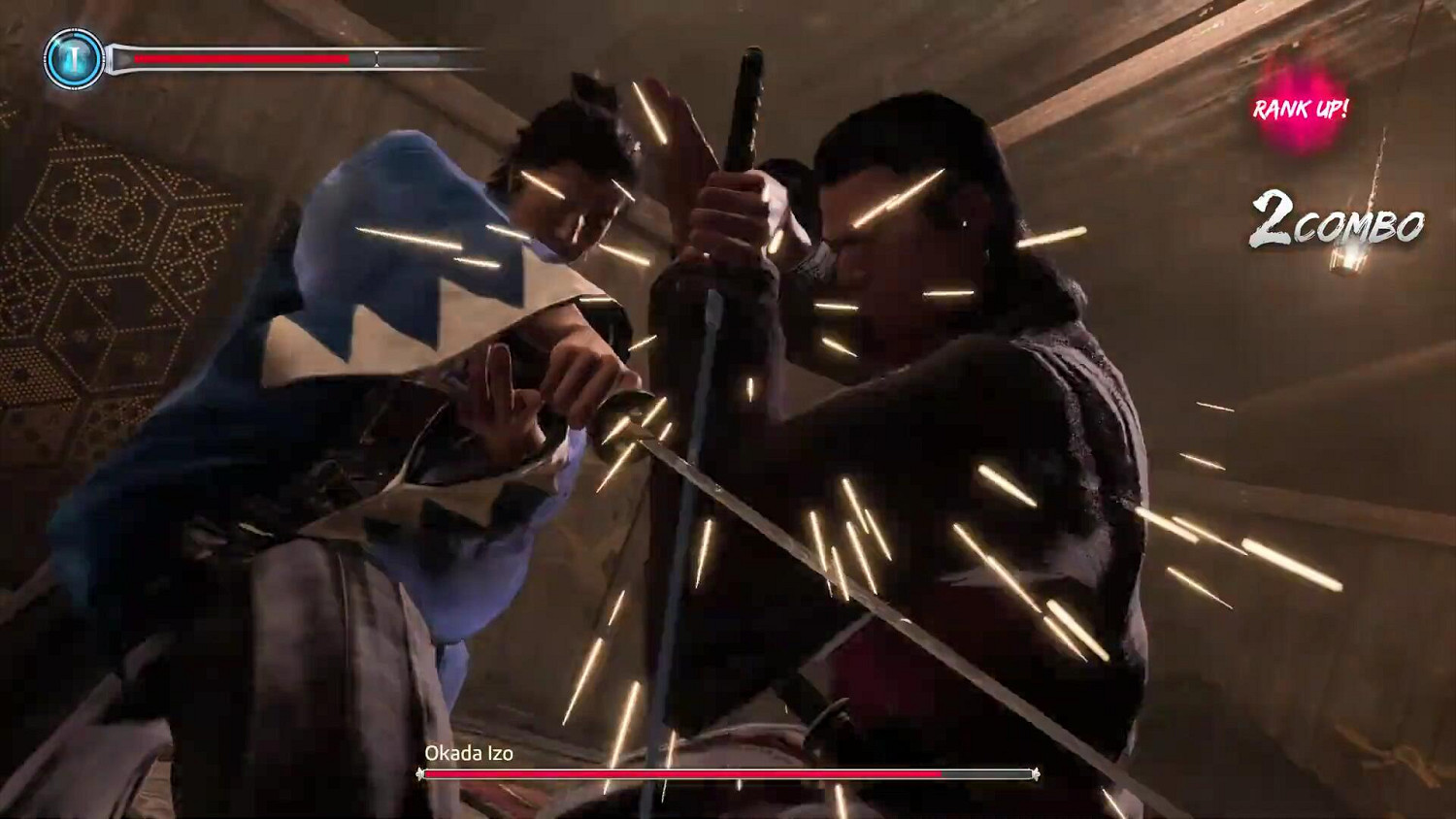Image resolution: width=1456 pixels, height=819 pixels.
Task: Click the diamond marker right of the boss bar
Action: pos(1037,774)
